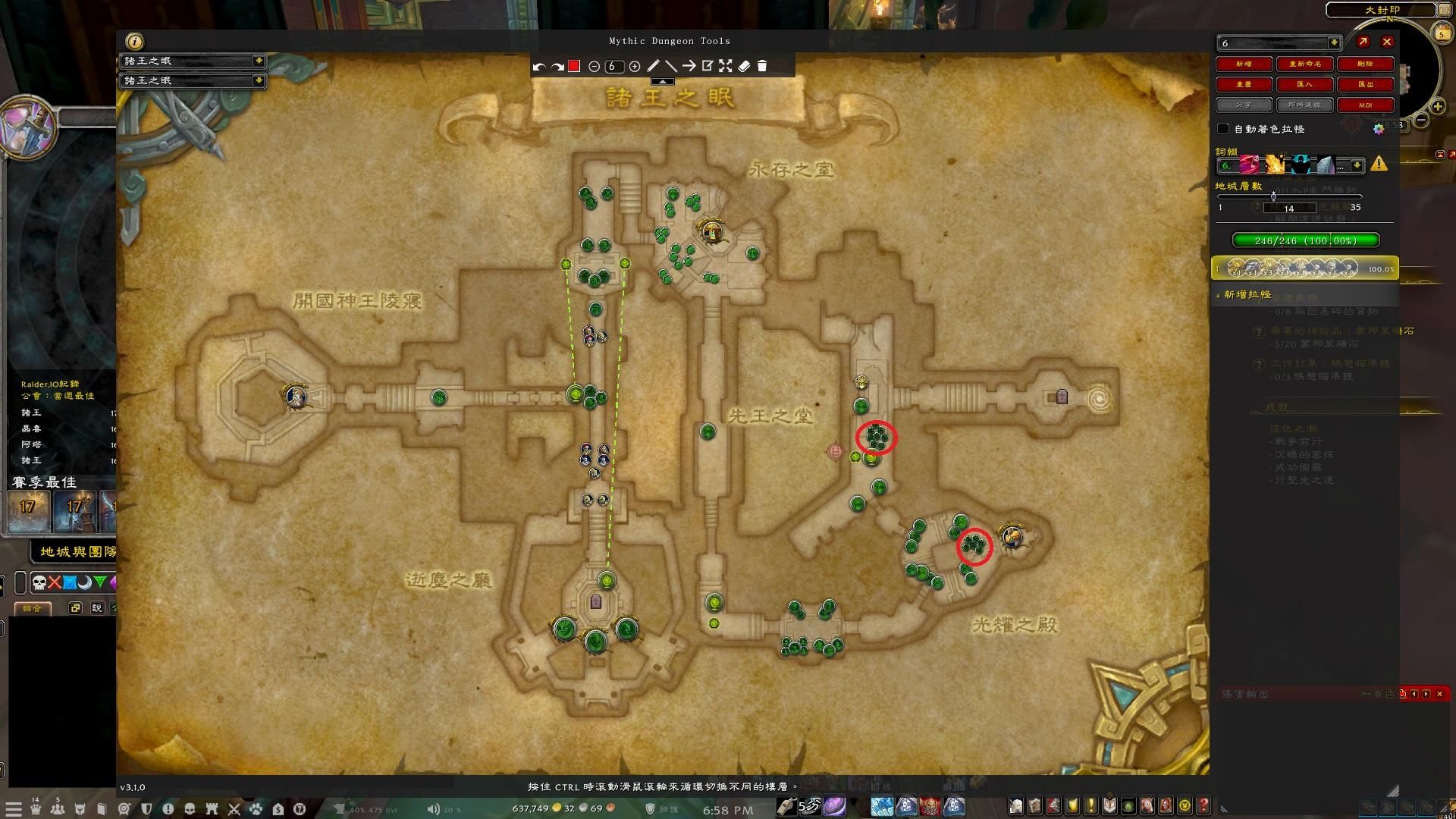The height and width of the screenshot is (819, 1456).
Task: Enable the 自動著色拉怪 checkbox
Action: pos(1223,129)
